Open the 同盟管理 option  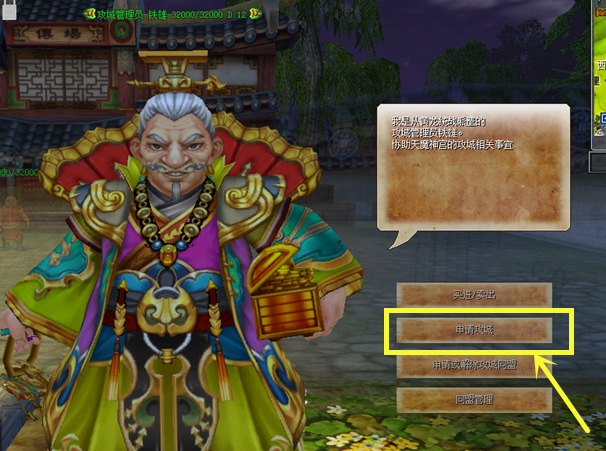pyautogui.click(x=474, y=400)
